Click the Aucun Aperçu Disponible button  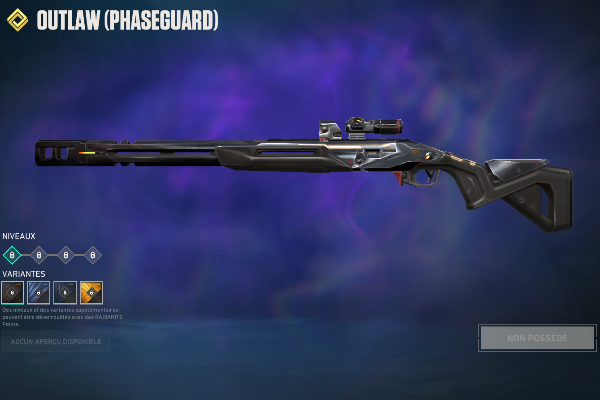pos(56,342)
